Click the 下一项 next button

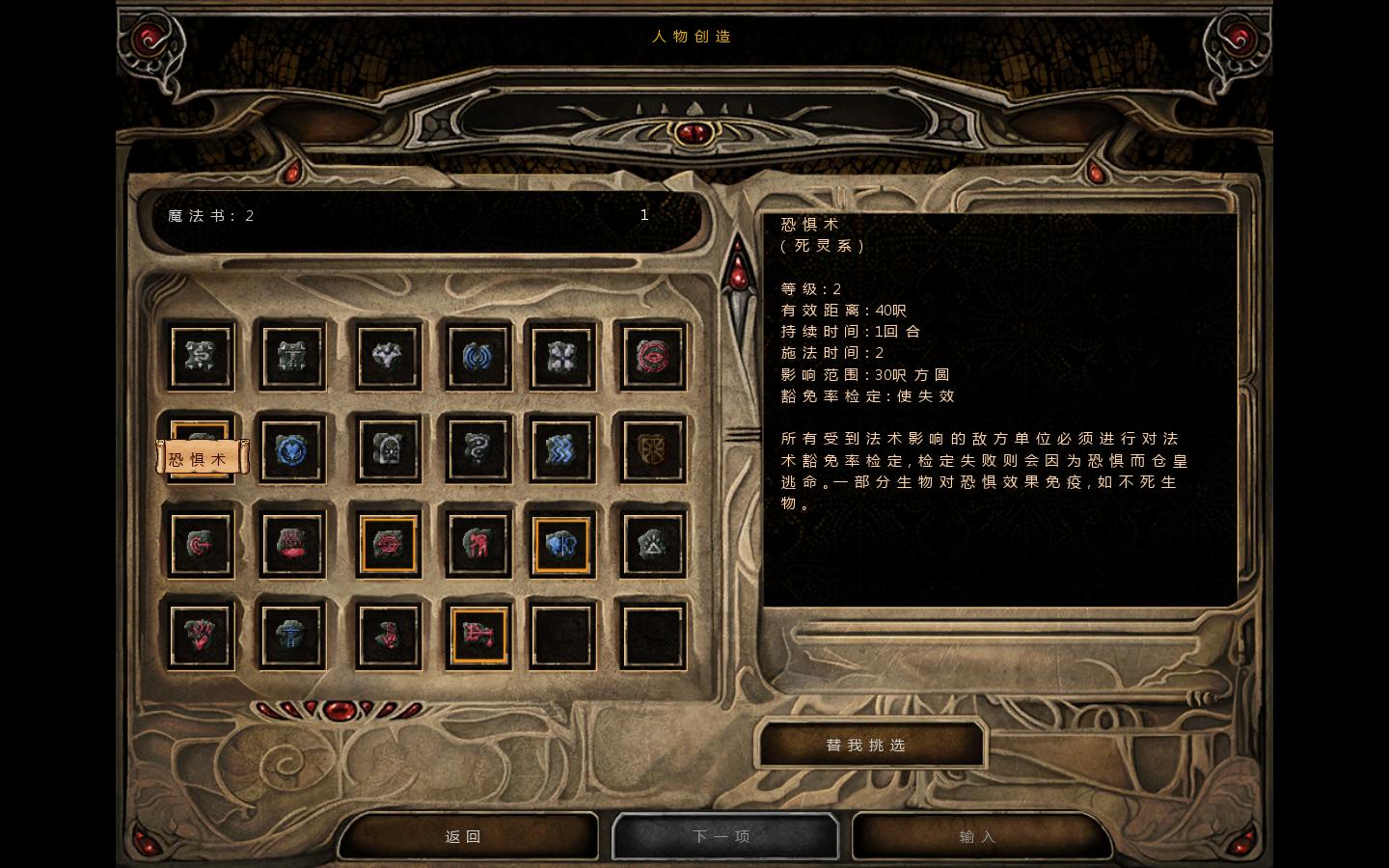click(x=724, y=835)
